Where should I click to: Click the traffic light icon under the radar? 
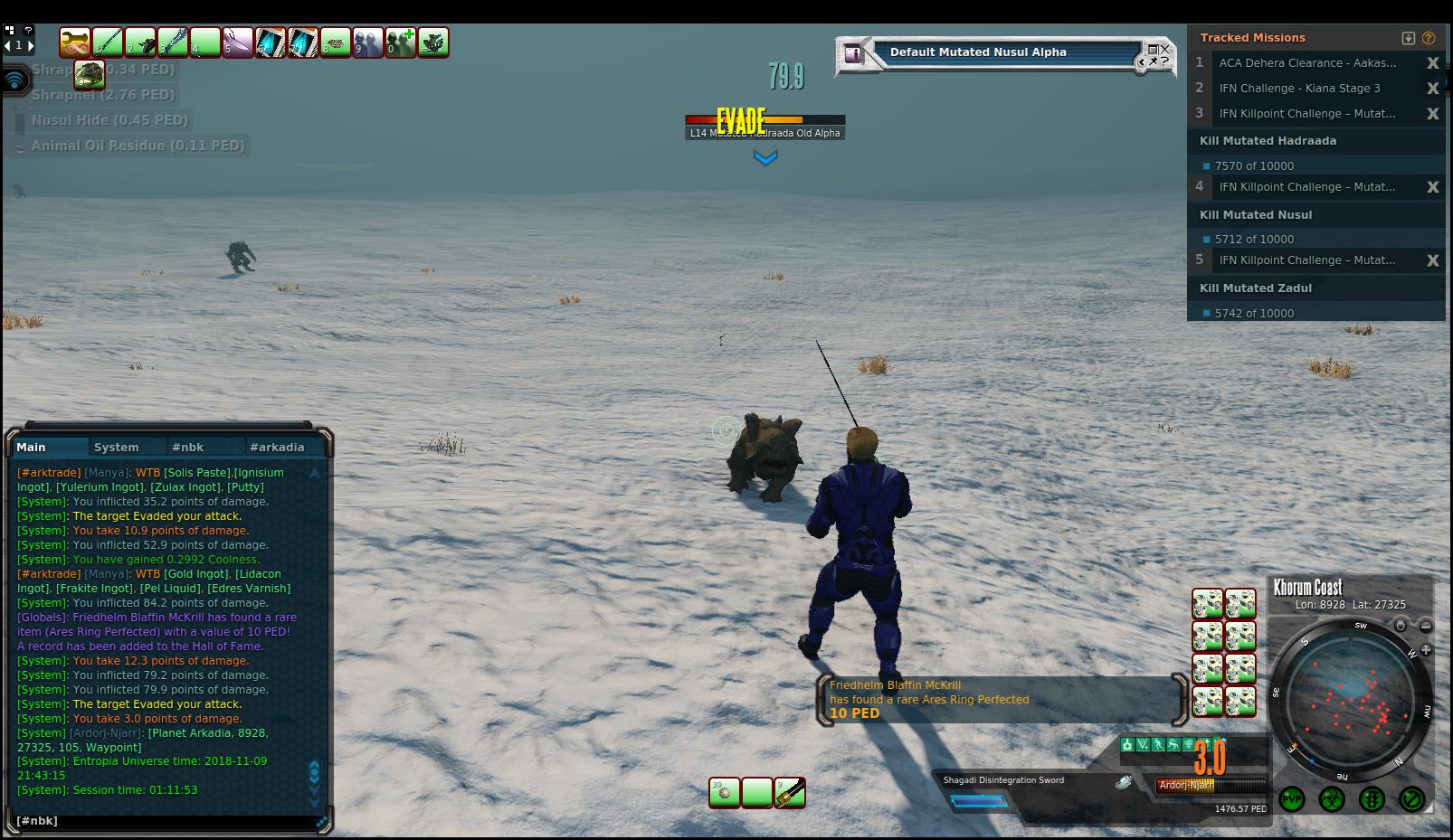(1372, 799)
